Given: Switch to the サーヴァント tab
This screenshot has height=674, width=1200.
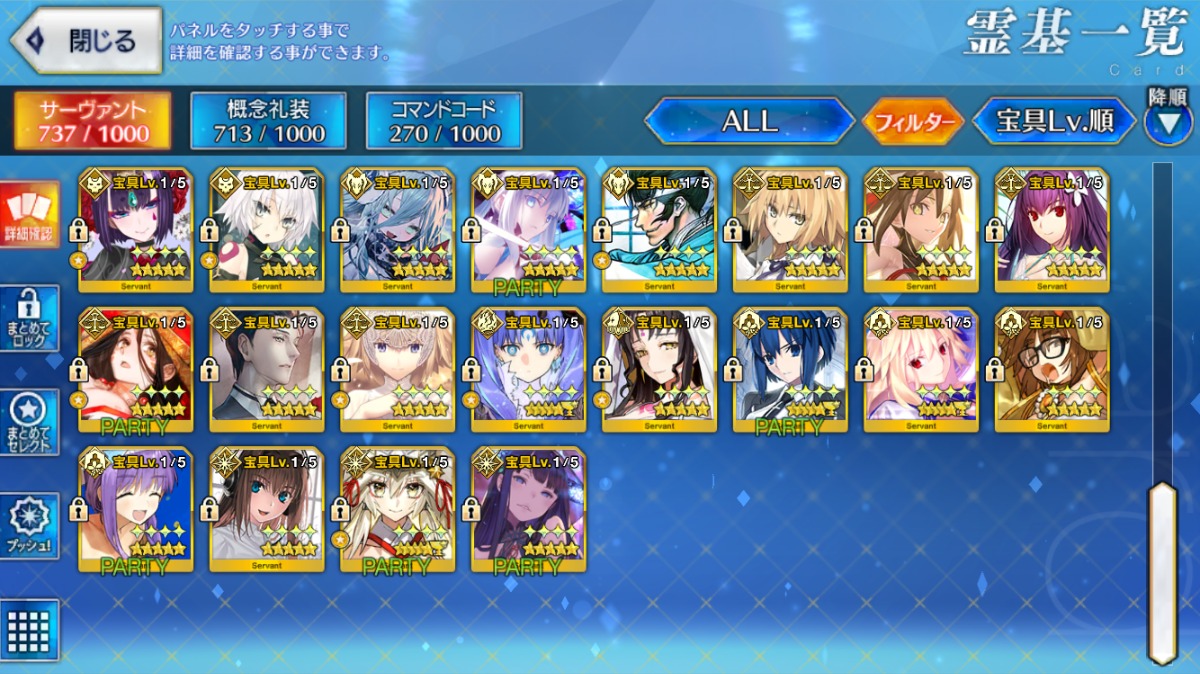Looking at the screenshot, I should [92, 121].
